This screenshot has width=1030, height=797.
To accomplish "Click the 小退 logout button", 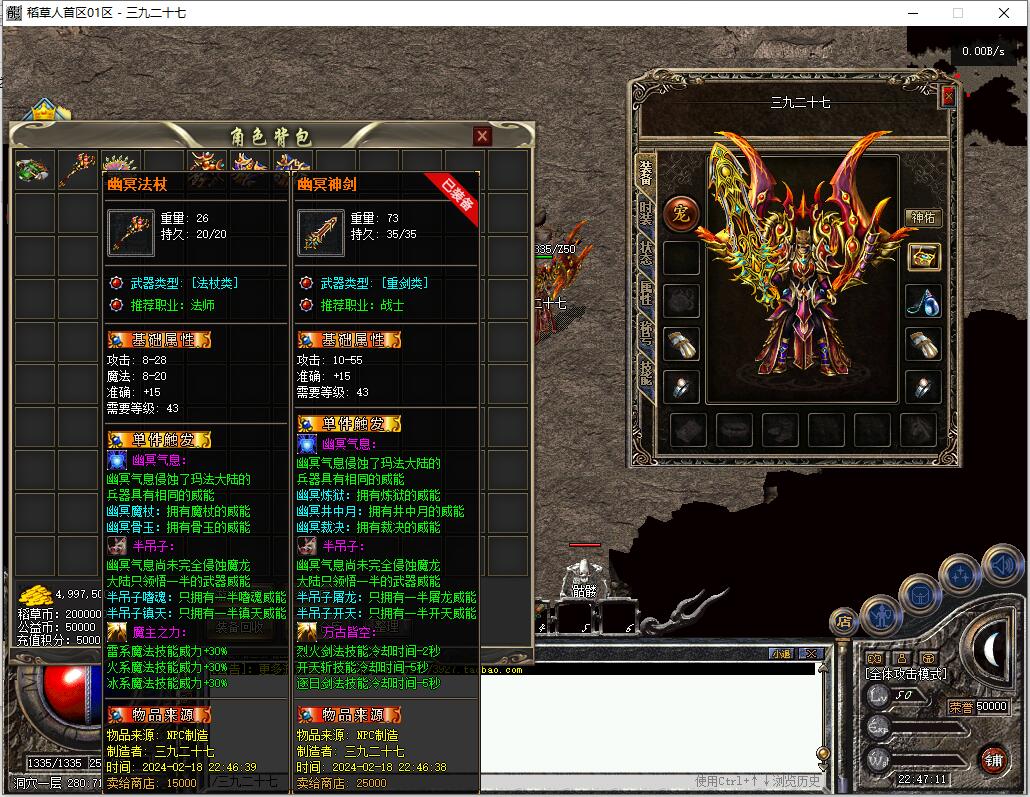I will click(x=781, y=653).
